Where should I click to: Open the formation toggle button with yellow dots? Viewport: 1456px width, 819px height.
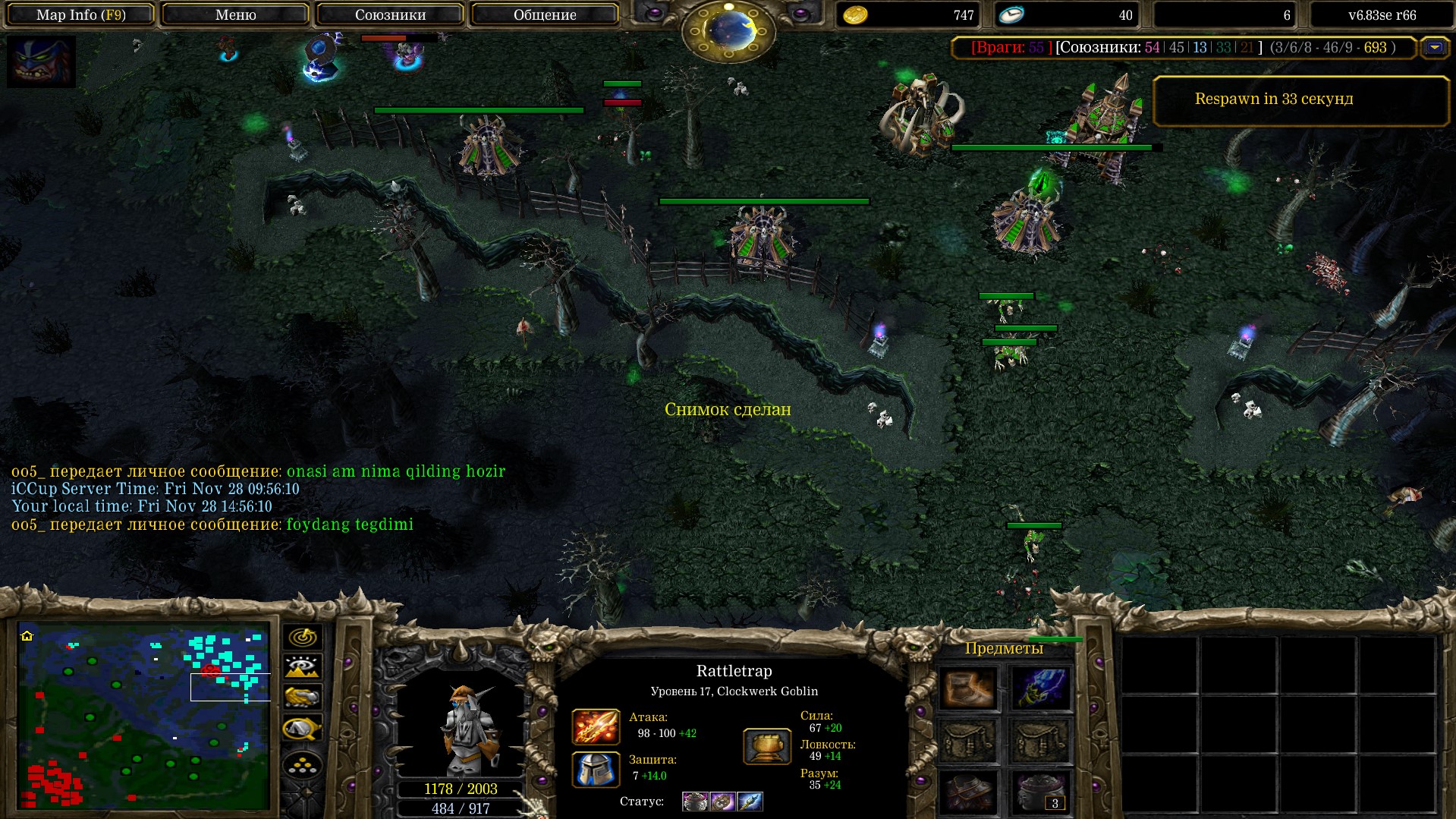[302, 765]
